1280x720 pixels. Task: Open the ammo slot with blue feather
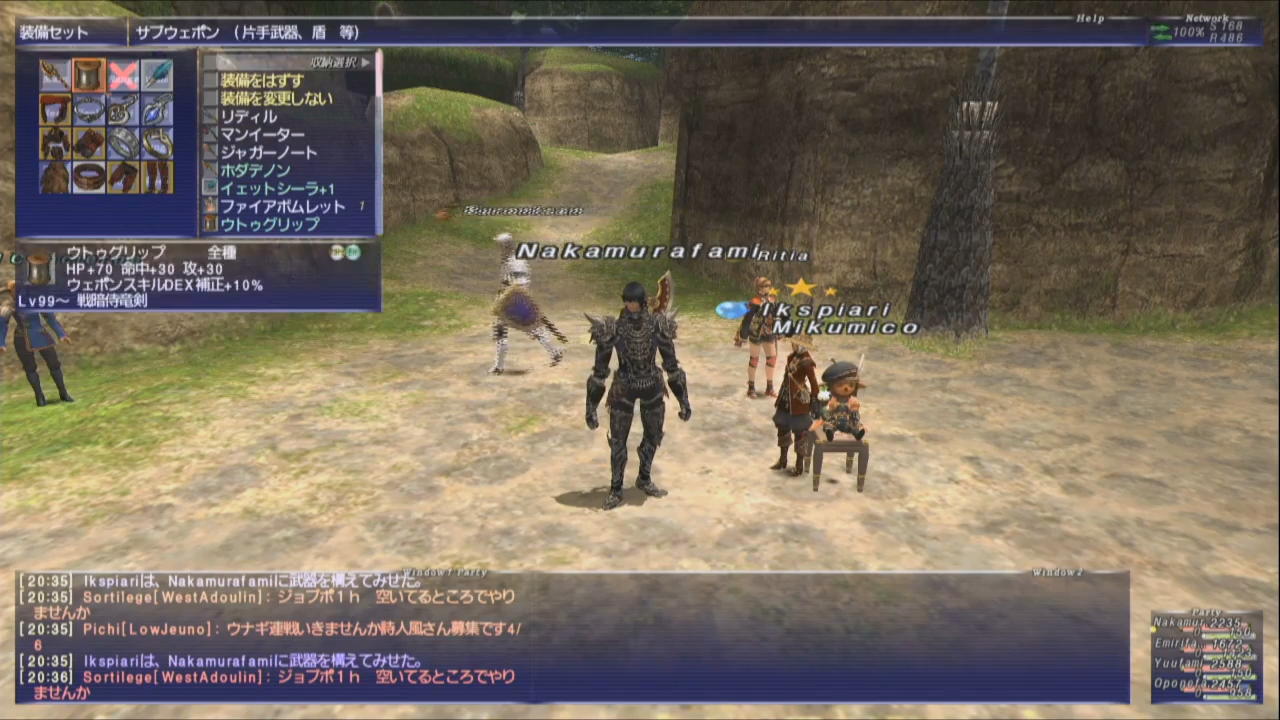click(x=157, y=75)
